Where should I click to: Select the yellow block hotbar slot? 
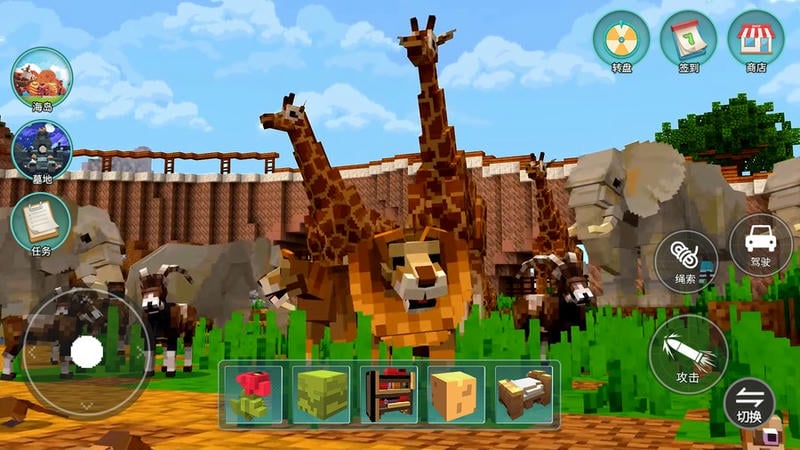457,393
